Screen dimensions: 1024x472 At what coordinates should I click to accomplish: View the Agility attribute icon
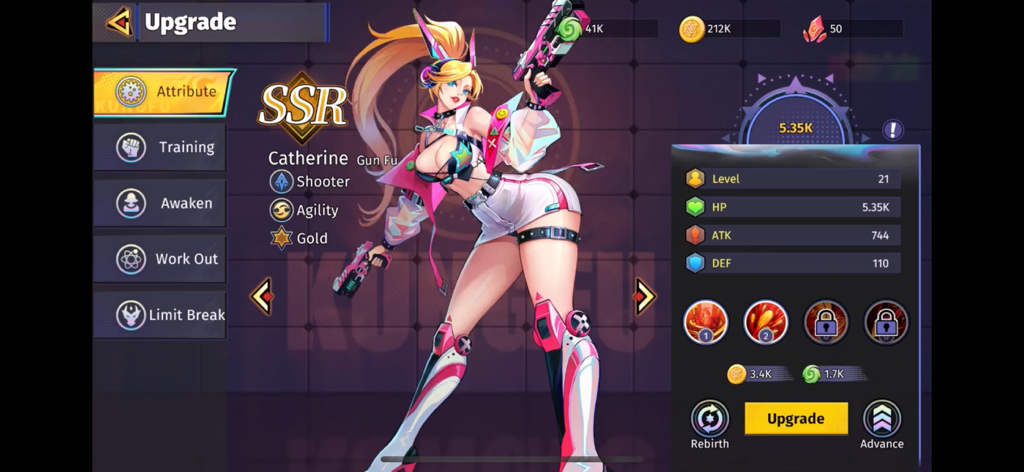(281, 210)
